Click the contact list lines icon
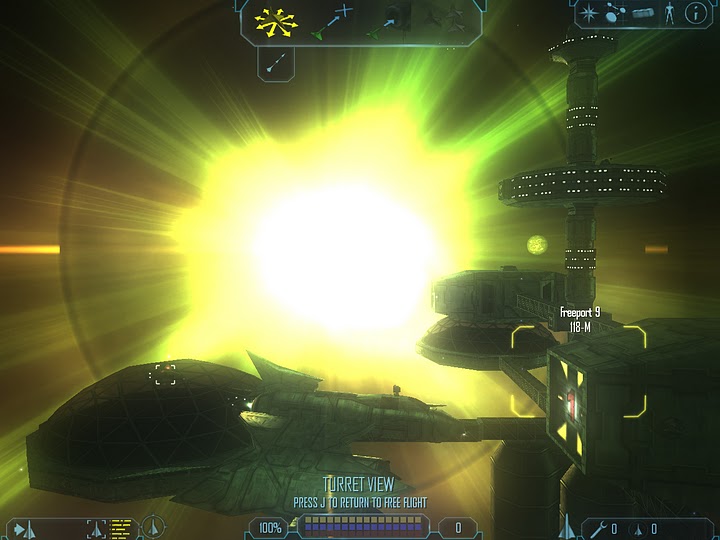720x540 pixels. pyautogui.click(x=122, y=526)
